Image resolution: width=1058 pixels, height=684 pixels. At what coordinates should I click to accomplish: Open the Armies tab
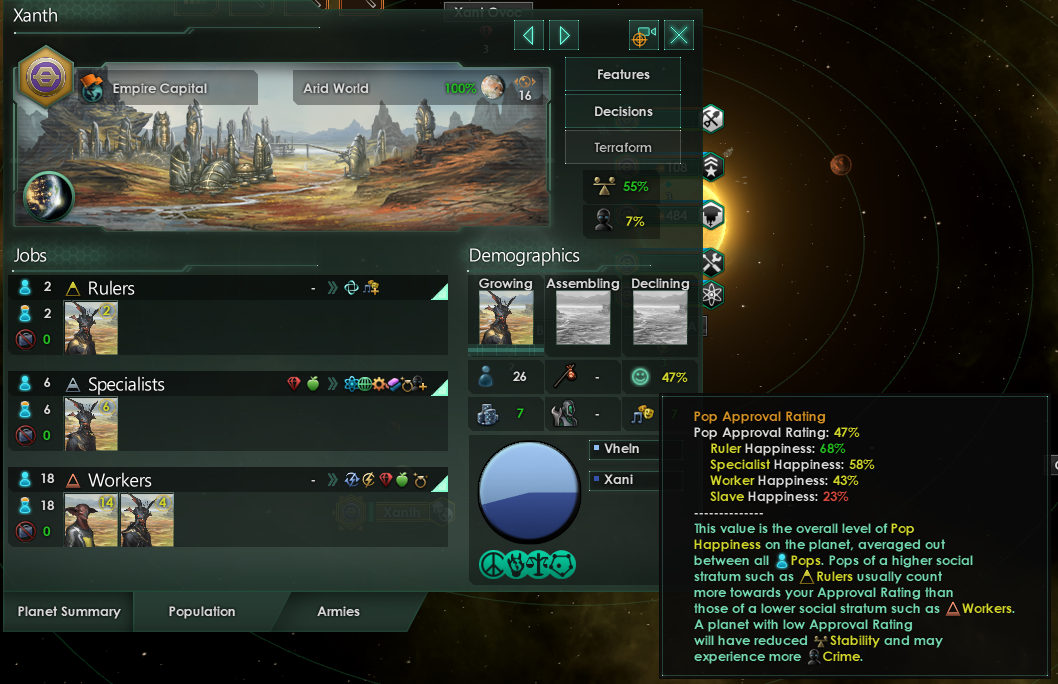tap(338, 611)
